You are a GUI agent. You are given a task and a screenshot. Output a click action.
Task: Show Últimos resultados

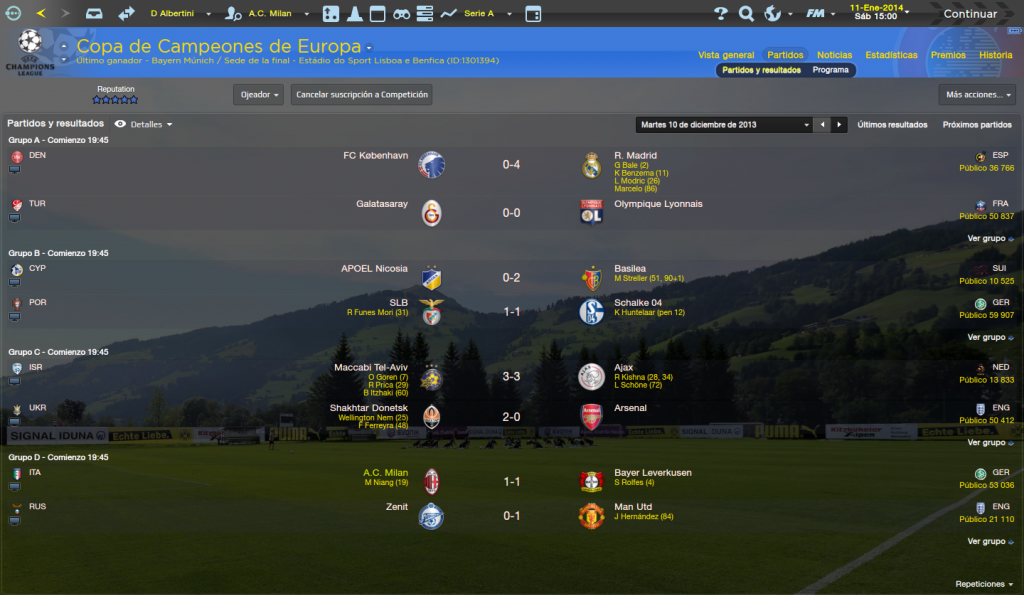pos(892,125)
